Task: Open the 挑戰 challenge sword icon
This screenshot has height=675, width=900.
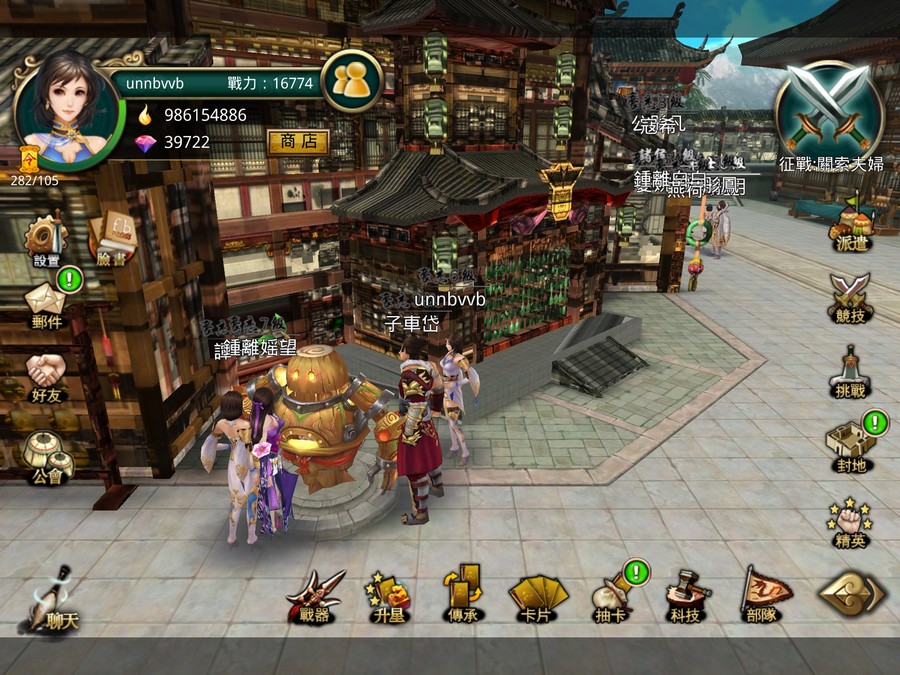Action: point(849,370)
